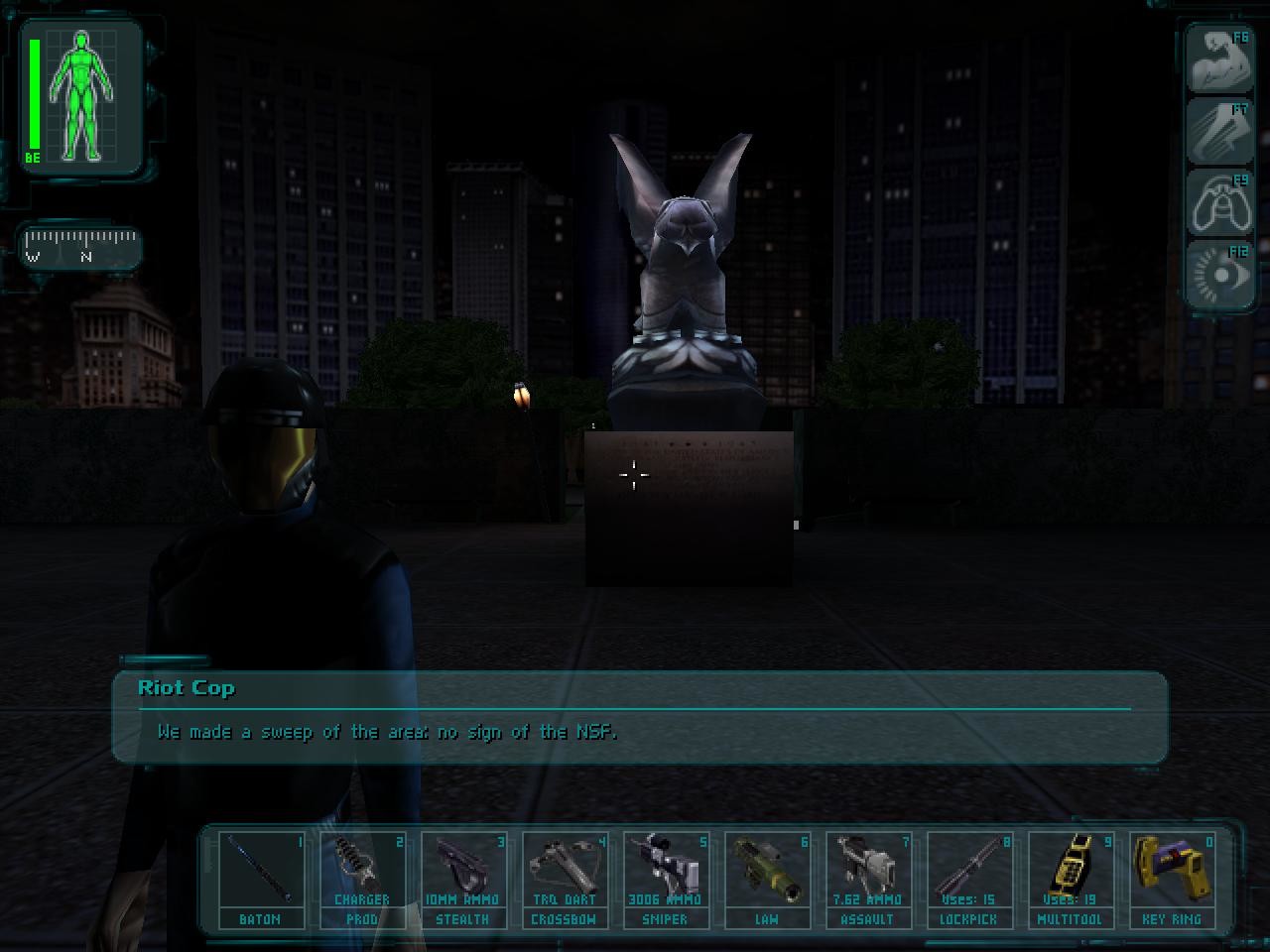This screenshot has width=1270, height=952.
Task: Select the 10mm Stealth ammo
Action: (x=464, y=878)
